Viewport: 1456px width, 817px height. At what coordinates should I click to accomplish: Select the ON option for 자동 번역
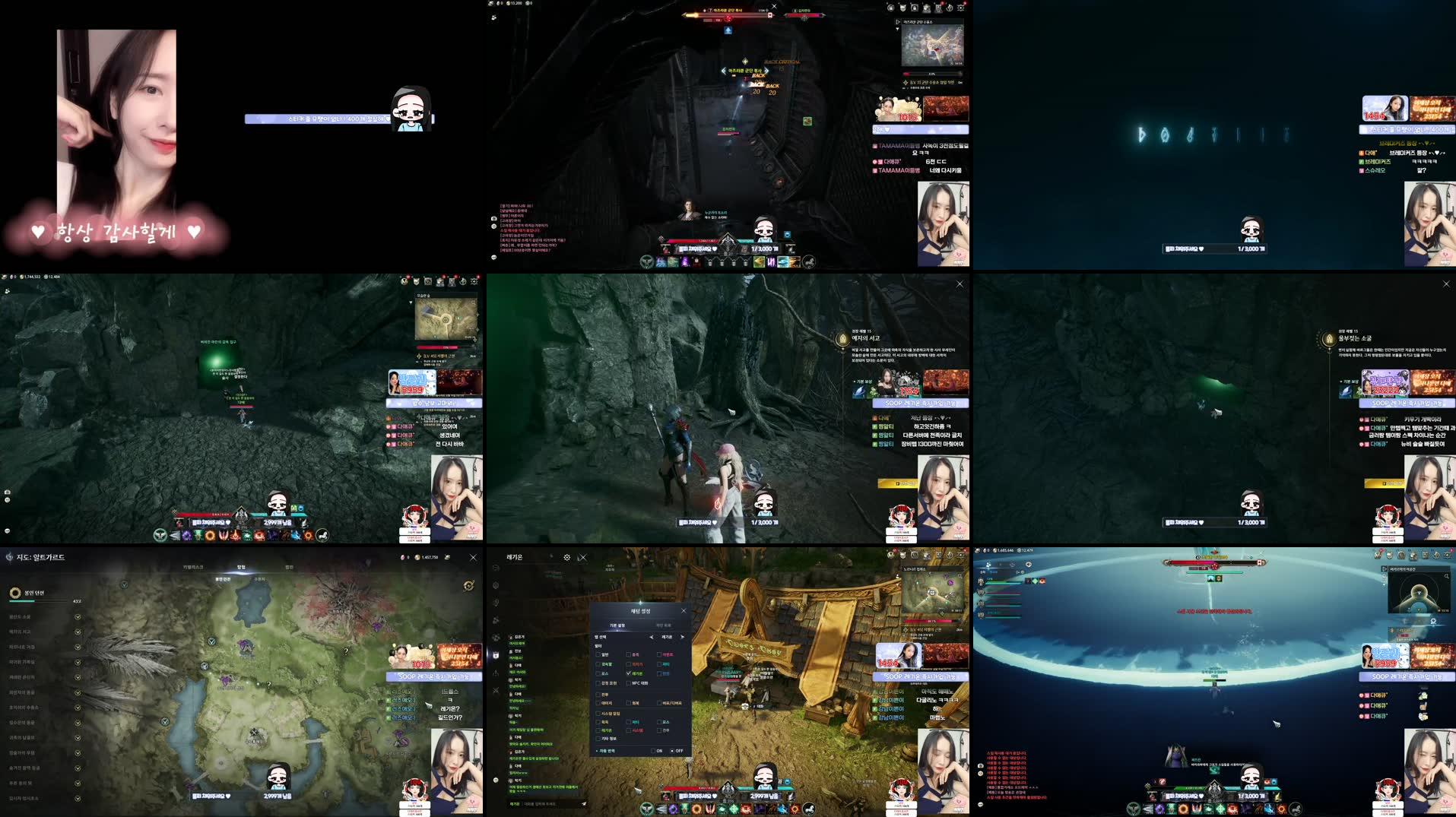(652, 750)
